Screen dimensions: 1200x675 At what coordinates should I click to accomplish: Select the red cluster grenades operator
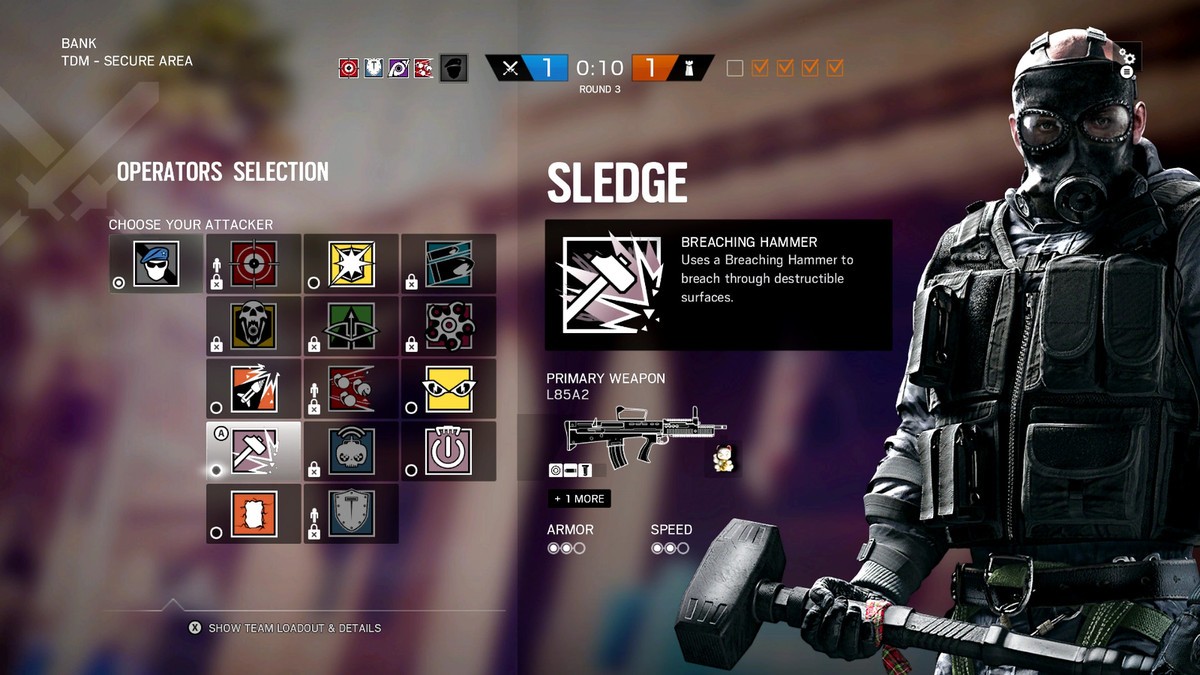[x=351, y=388]
